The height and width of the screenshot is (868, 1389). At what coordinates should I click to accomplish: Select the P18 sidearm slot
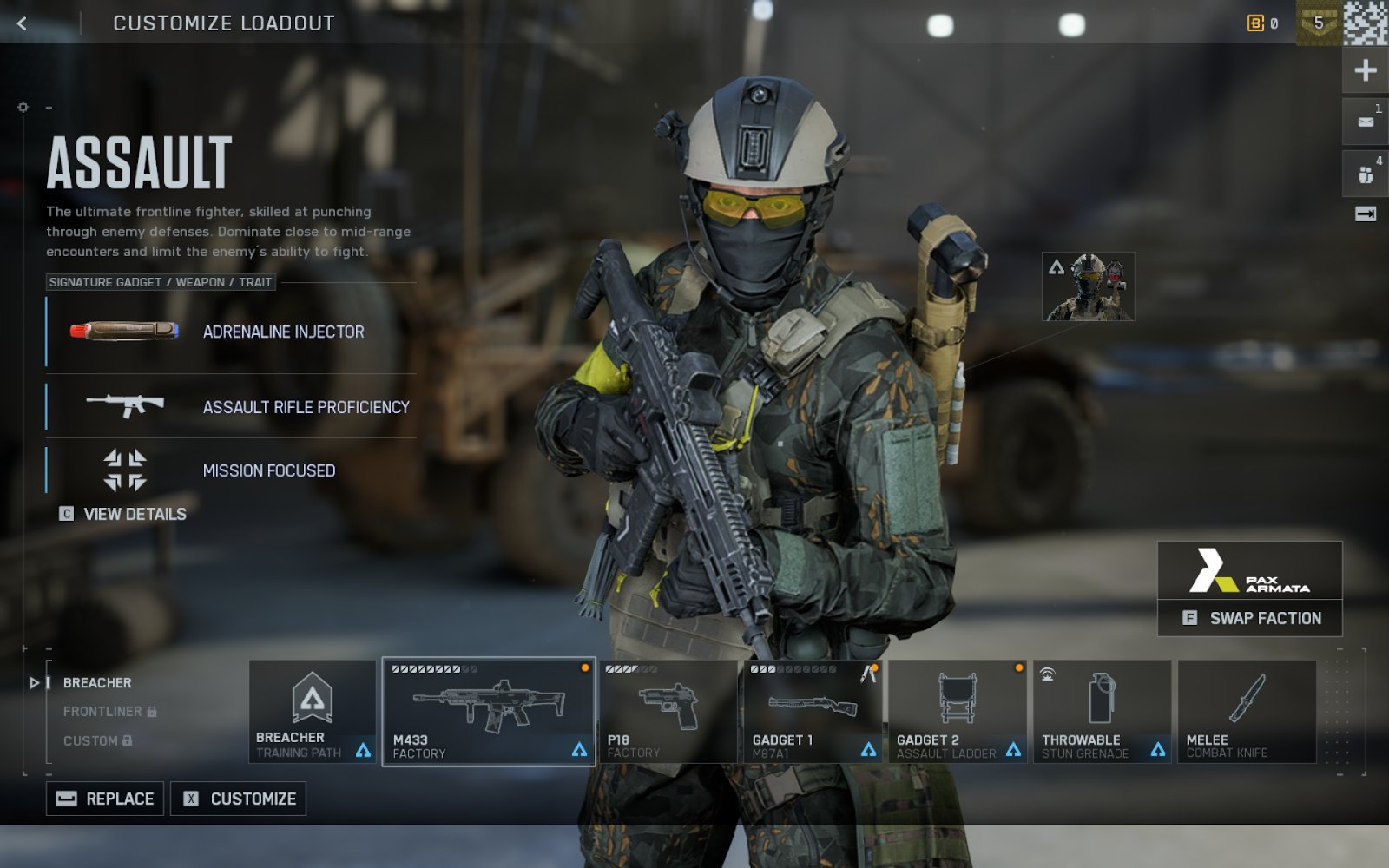(668, 712)
